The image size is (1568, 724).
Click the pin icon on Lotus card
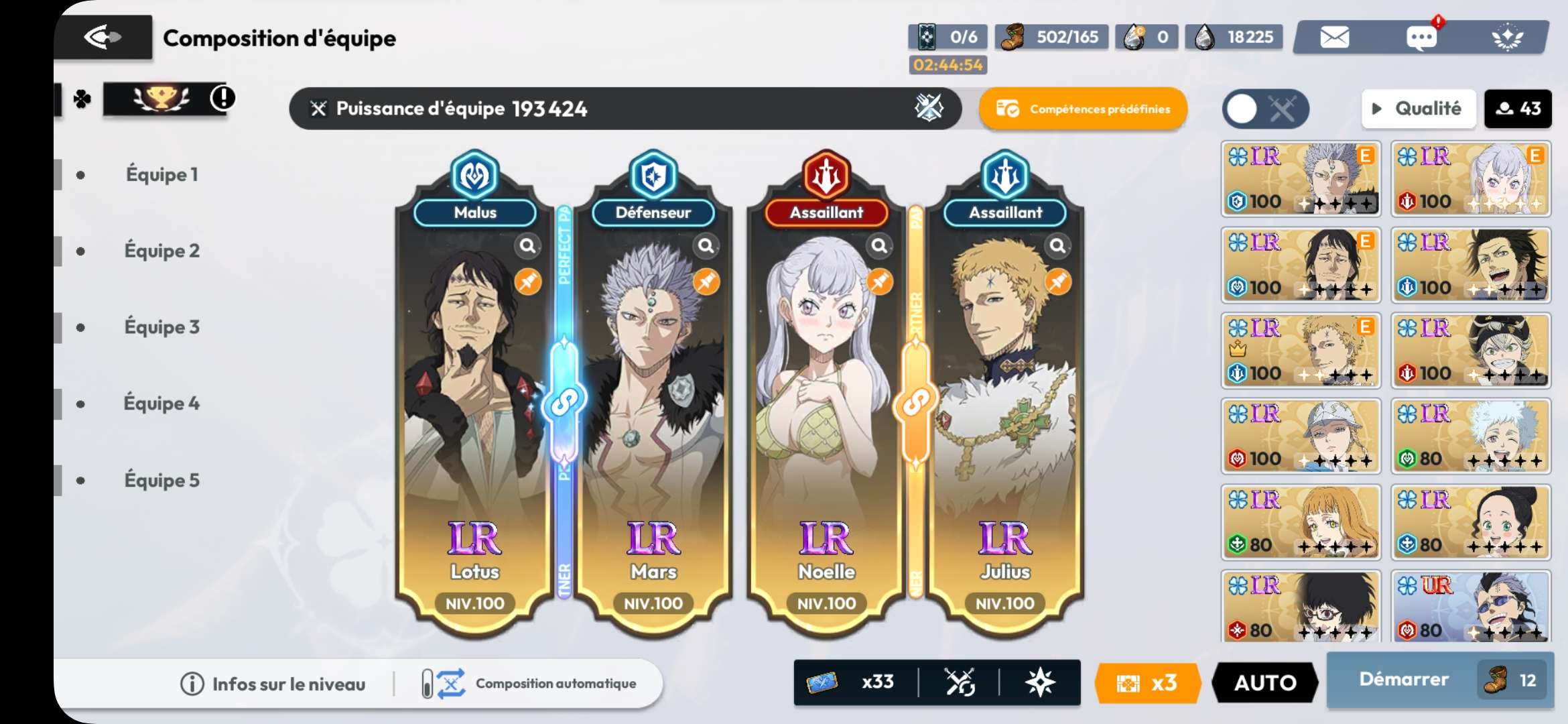528,282
